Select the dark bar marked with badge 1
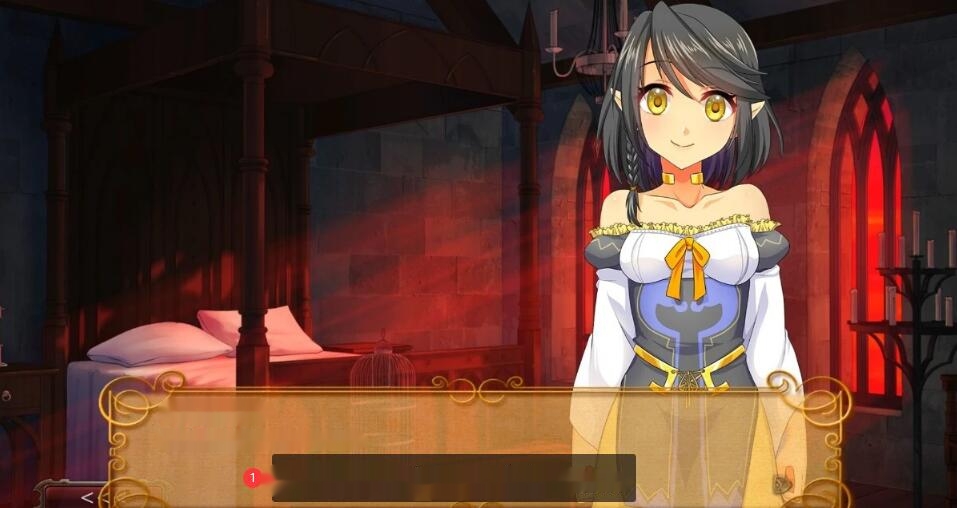 (453, 477)
